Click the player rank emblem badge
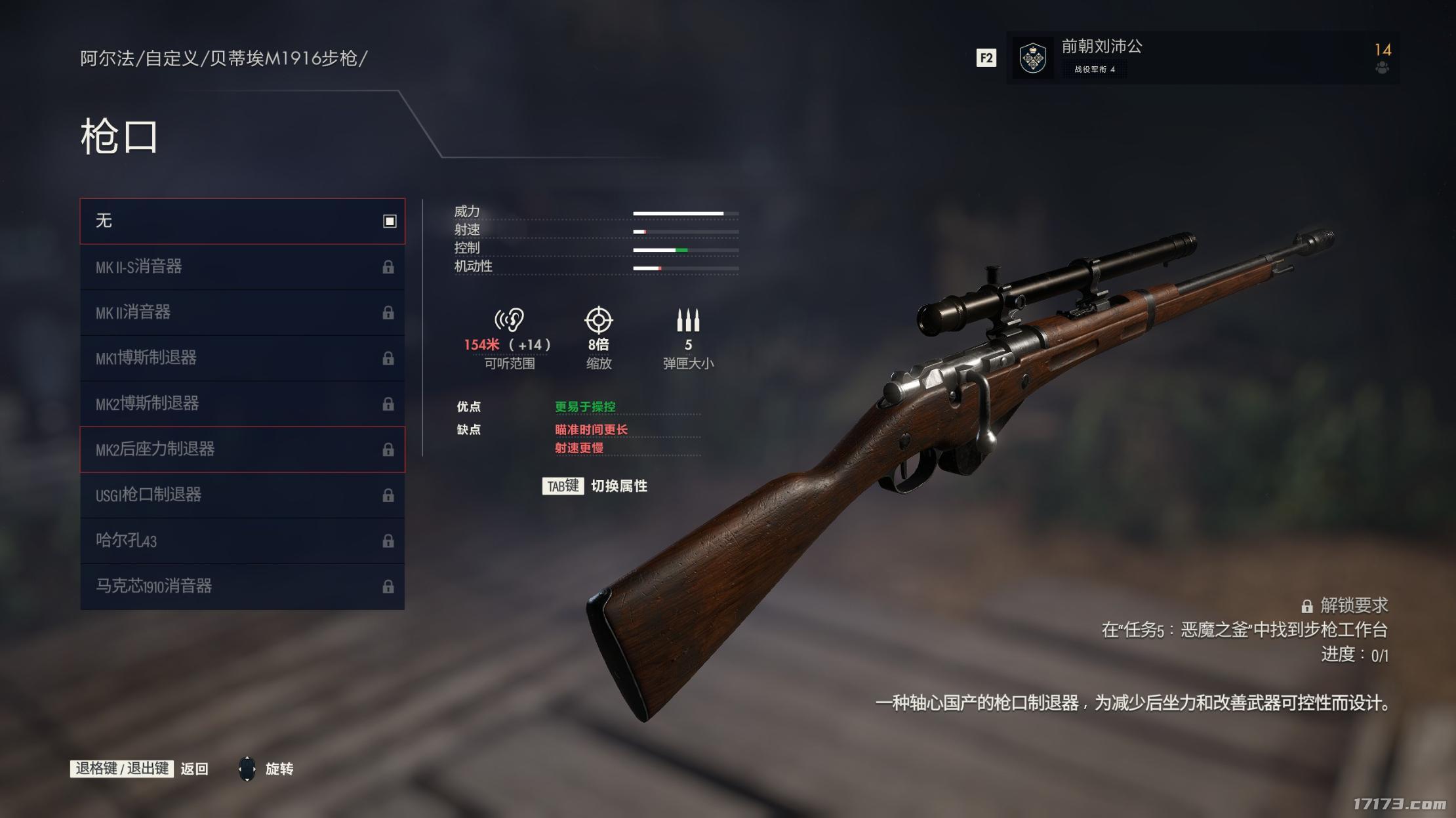The image size is (1456, 818). coord(1033,58)
